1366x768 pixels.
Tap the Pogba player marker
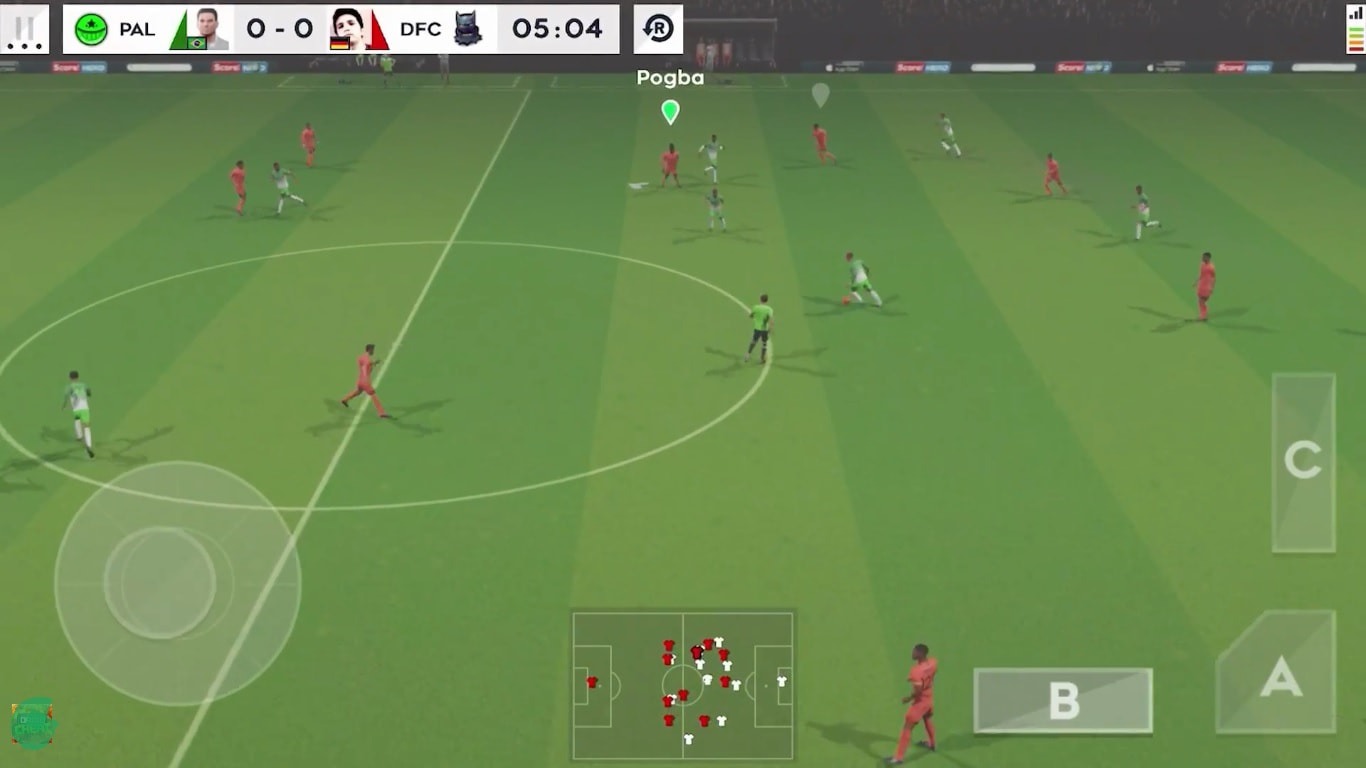coord(669,111)
